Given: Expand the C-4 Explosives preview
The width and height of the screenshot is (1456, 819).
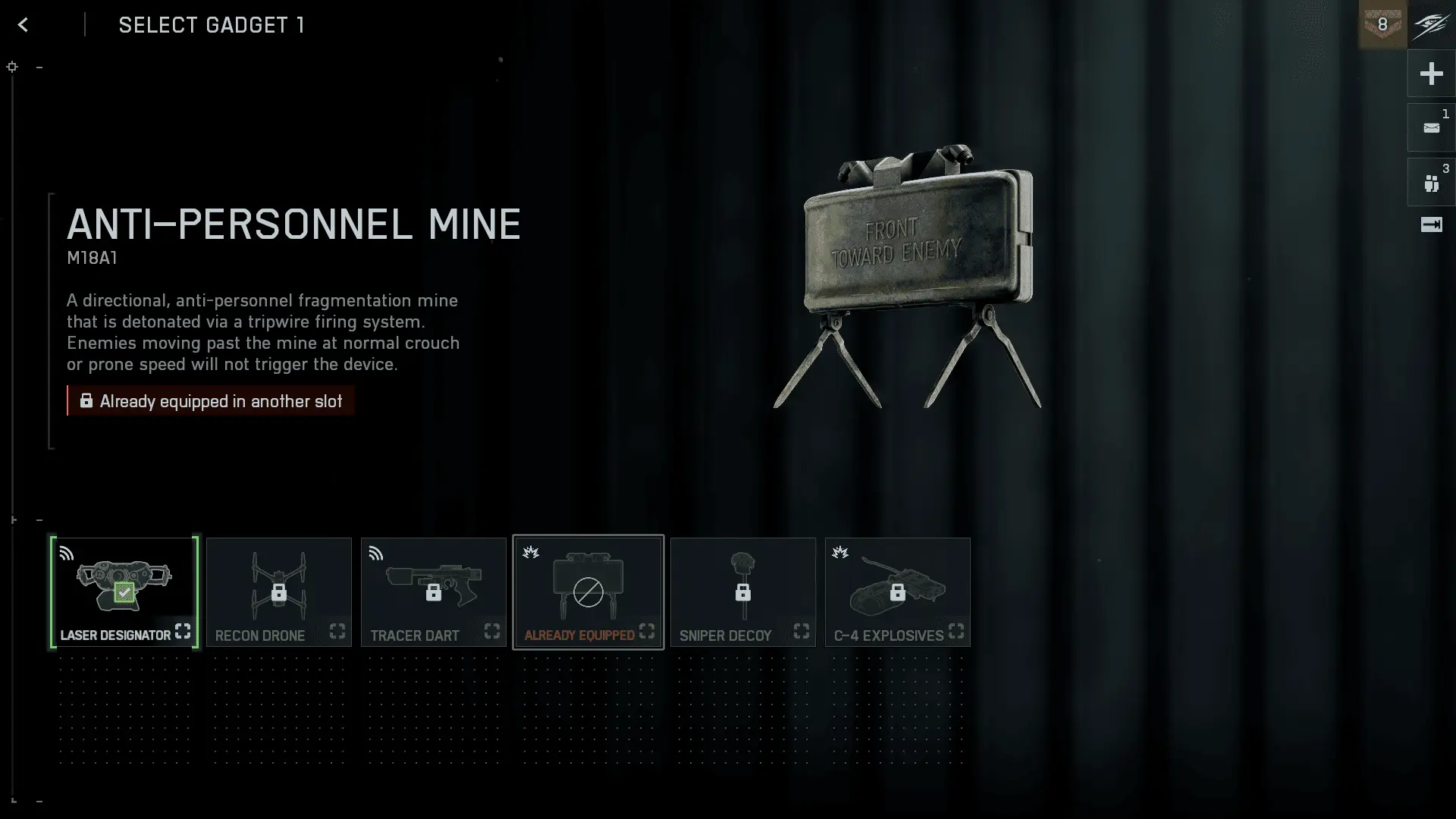Looking at the screenshot, I should [956, 631].
